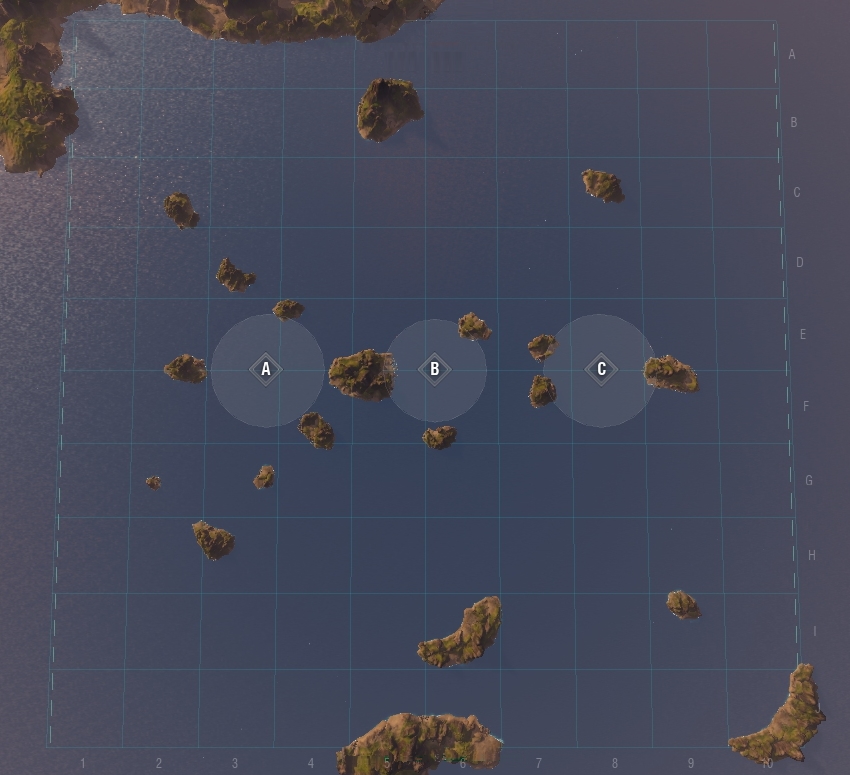Select capture point A marker
This screenshot has width=850, height=775.
click(266, 369)
